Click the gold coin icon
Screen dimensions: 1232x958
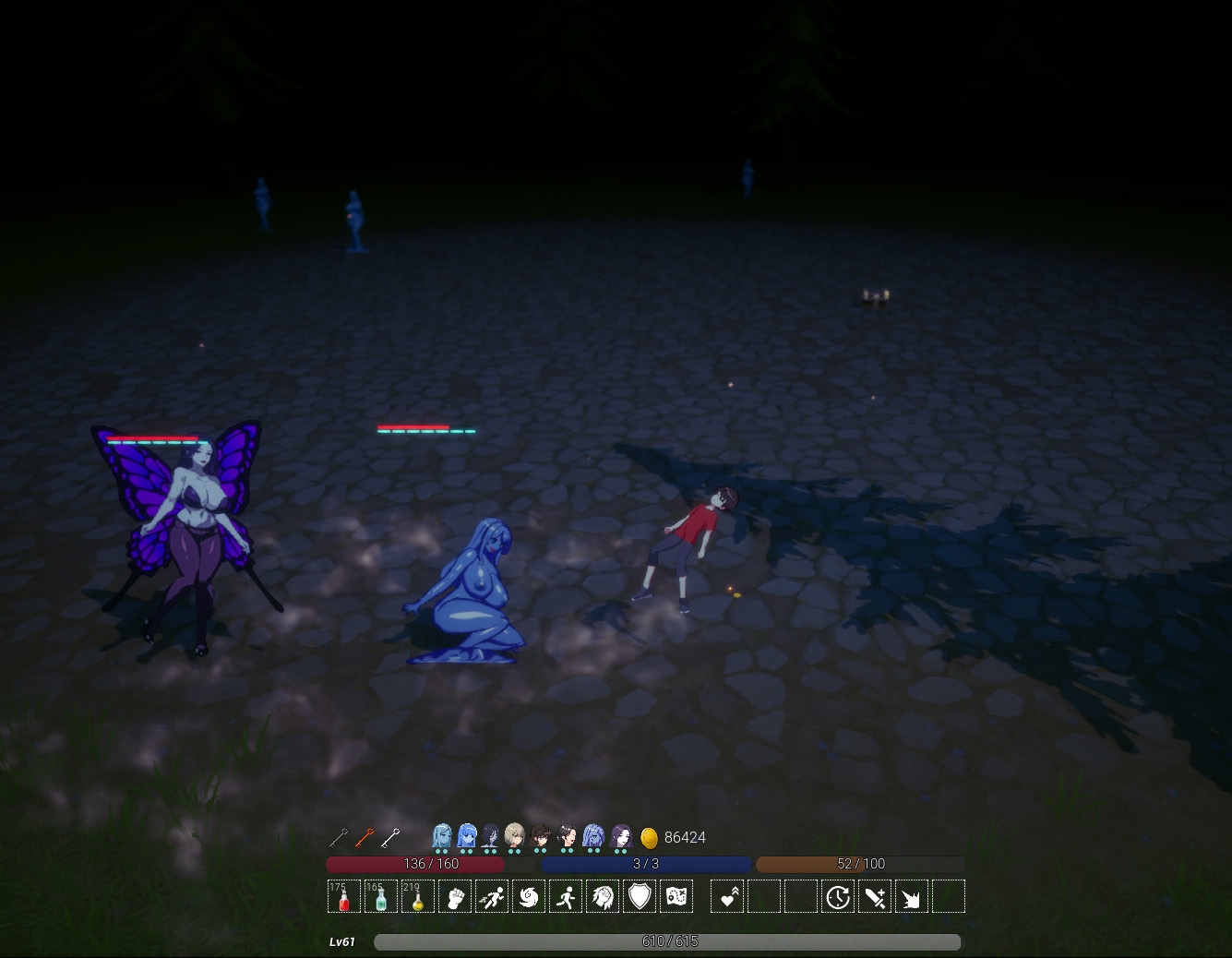[649, 837]
